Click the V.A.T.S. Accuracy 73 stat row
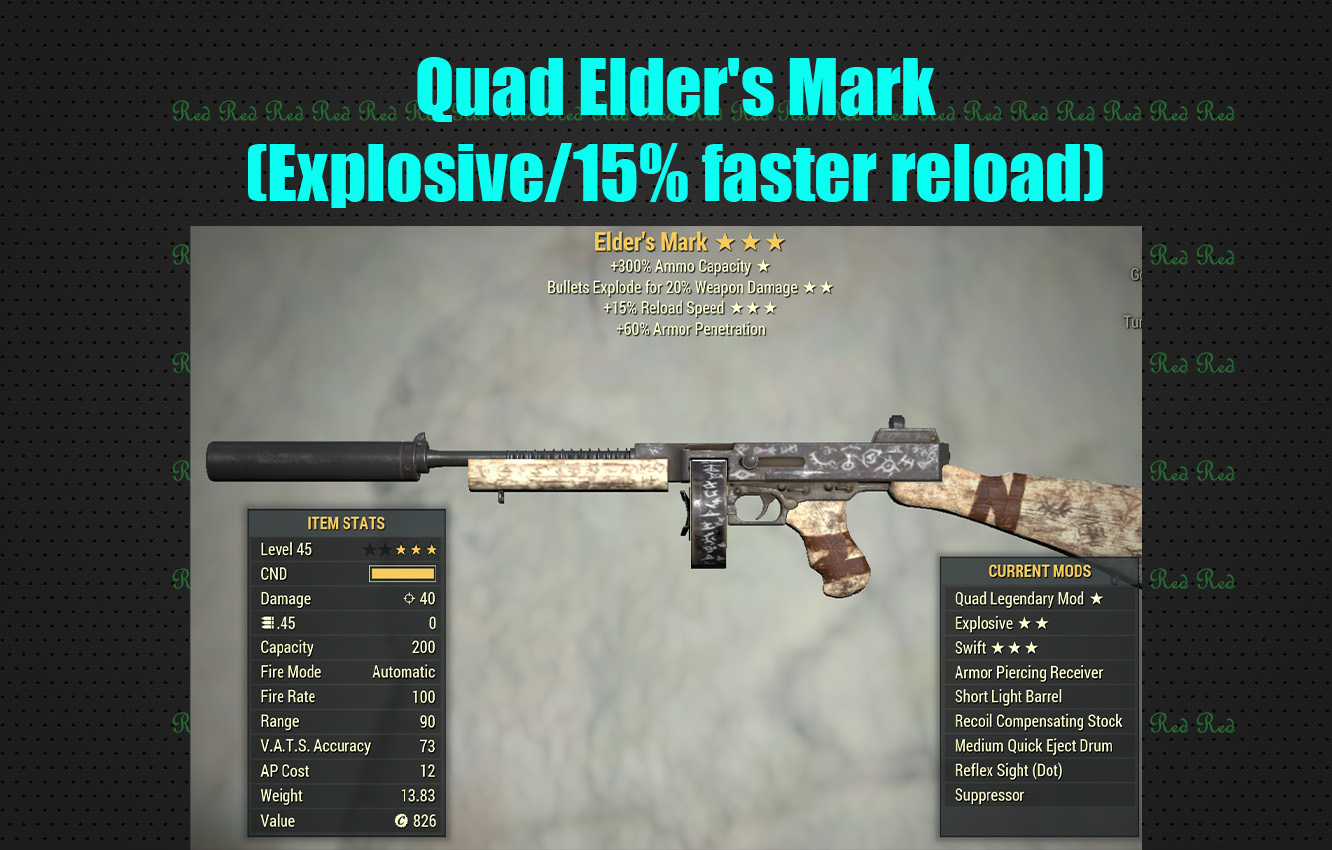 [345, 746]
